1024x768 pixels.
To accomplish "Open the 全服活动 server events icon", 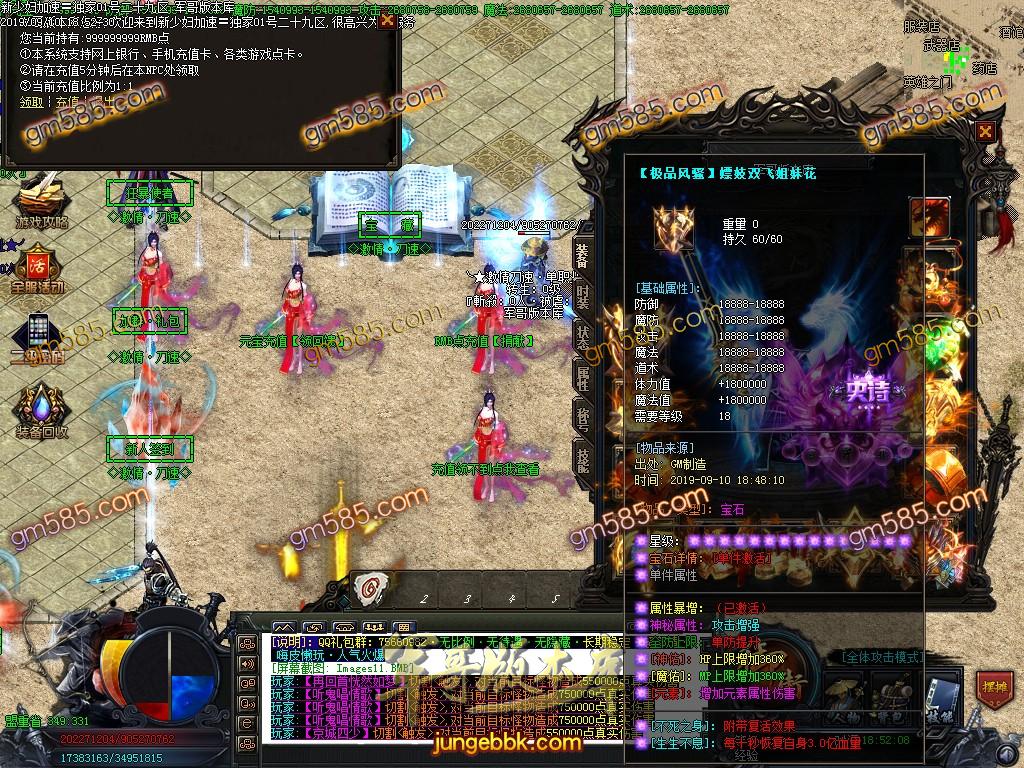I will (38, 270).
